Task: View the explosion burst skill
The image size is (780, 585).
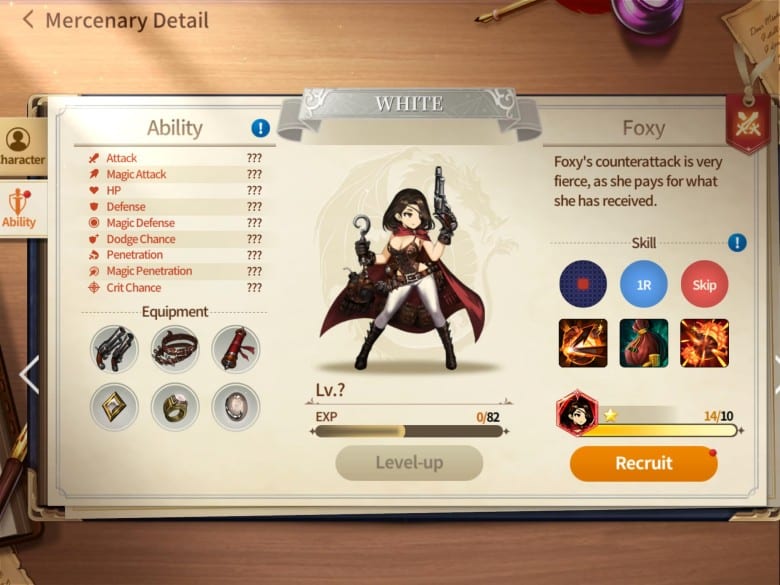Action: (x=704, y=343)
